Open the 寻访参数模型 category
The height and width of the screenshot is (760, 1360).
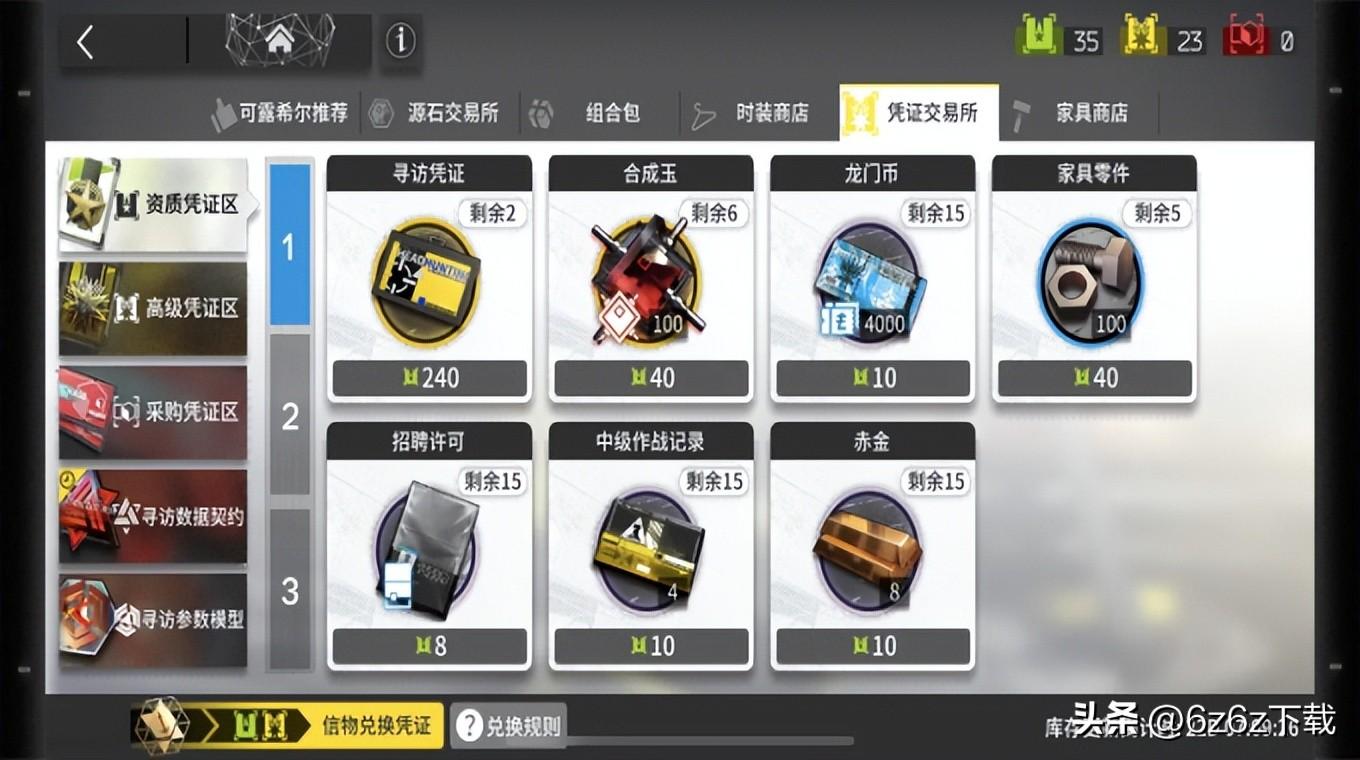(153, 620)
